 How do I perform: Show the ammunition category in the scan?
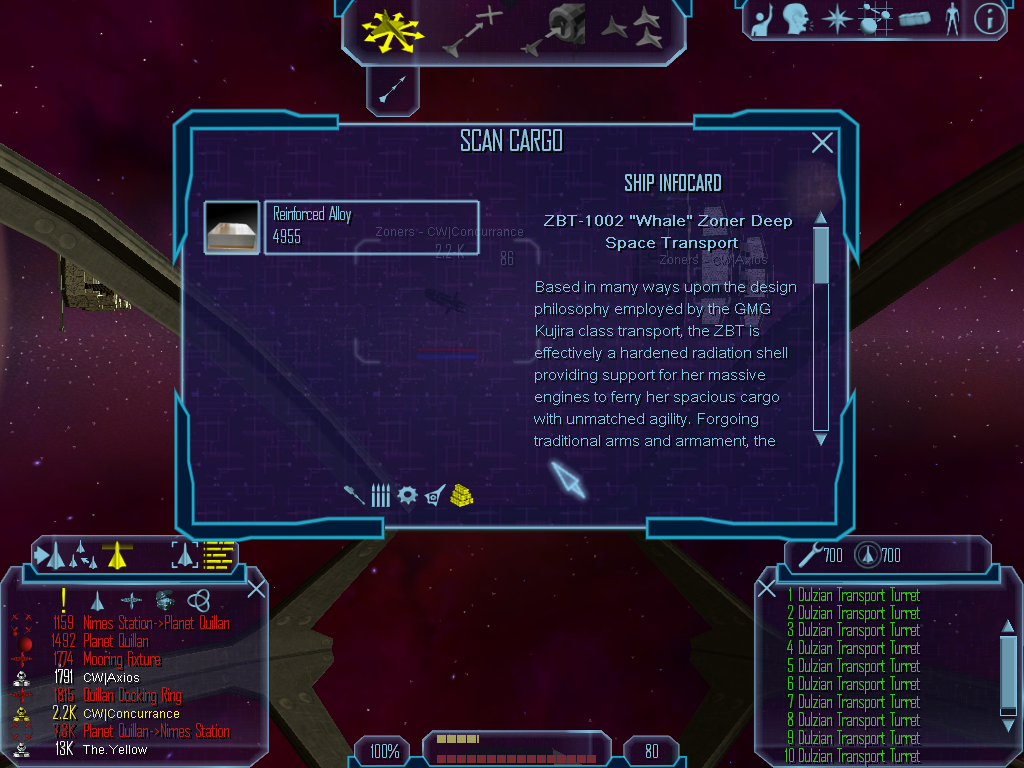tap(380, 495)
